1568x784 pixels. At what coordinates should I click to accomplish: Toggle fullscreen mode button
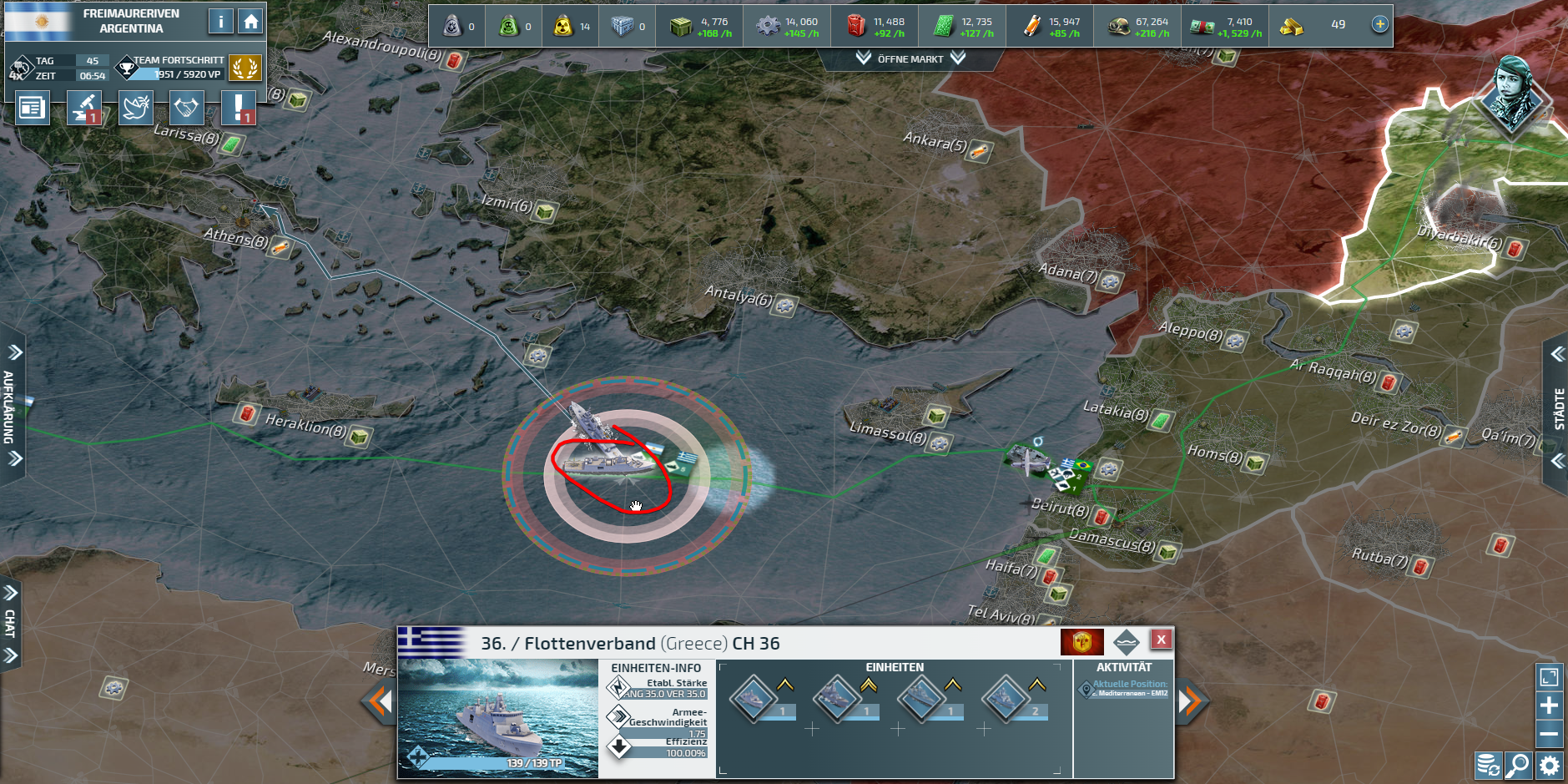[x=1549, y=677]
